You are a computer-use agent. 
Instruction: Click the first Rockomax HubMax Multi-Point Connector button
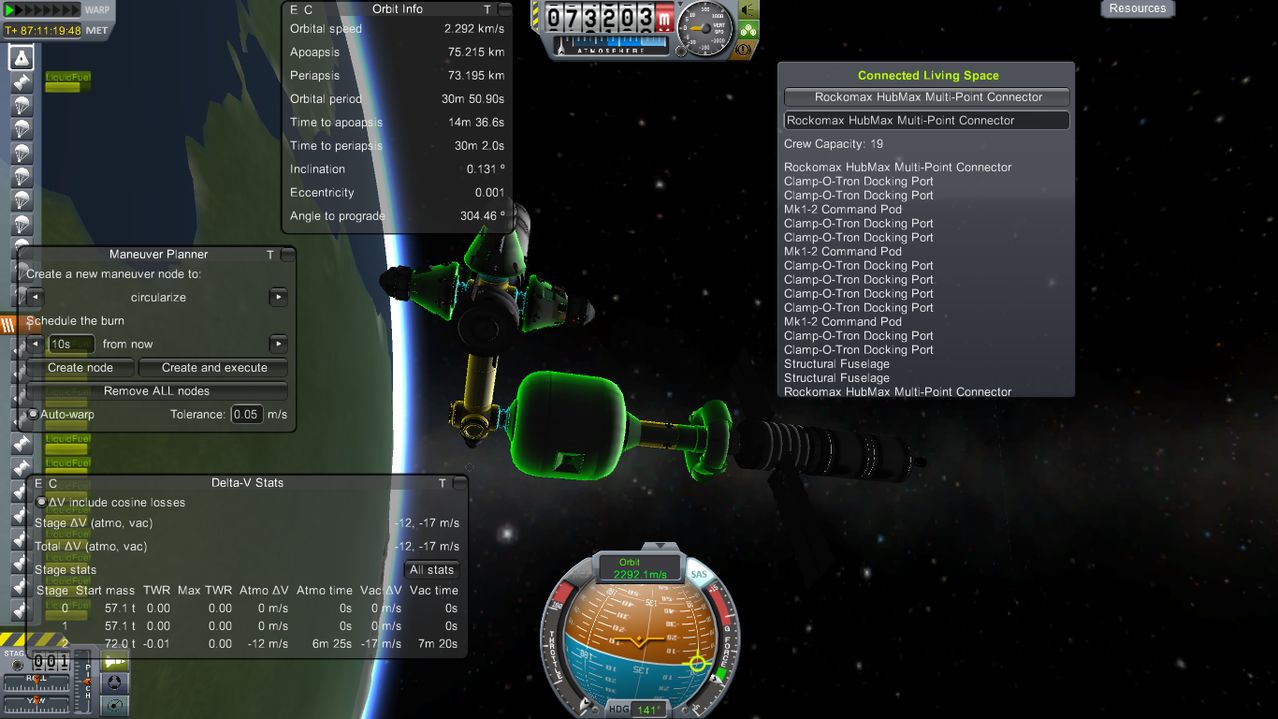pos(927,97)
